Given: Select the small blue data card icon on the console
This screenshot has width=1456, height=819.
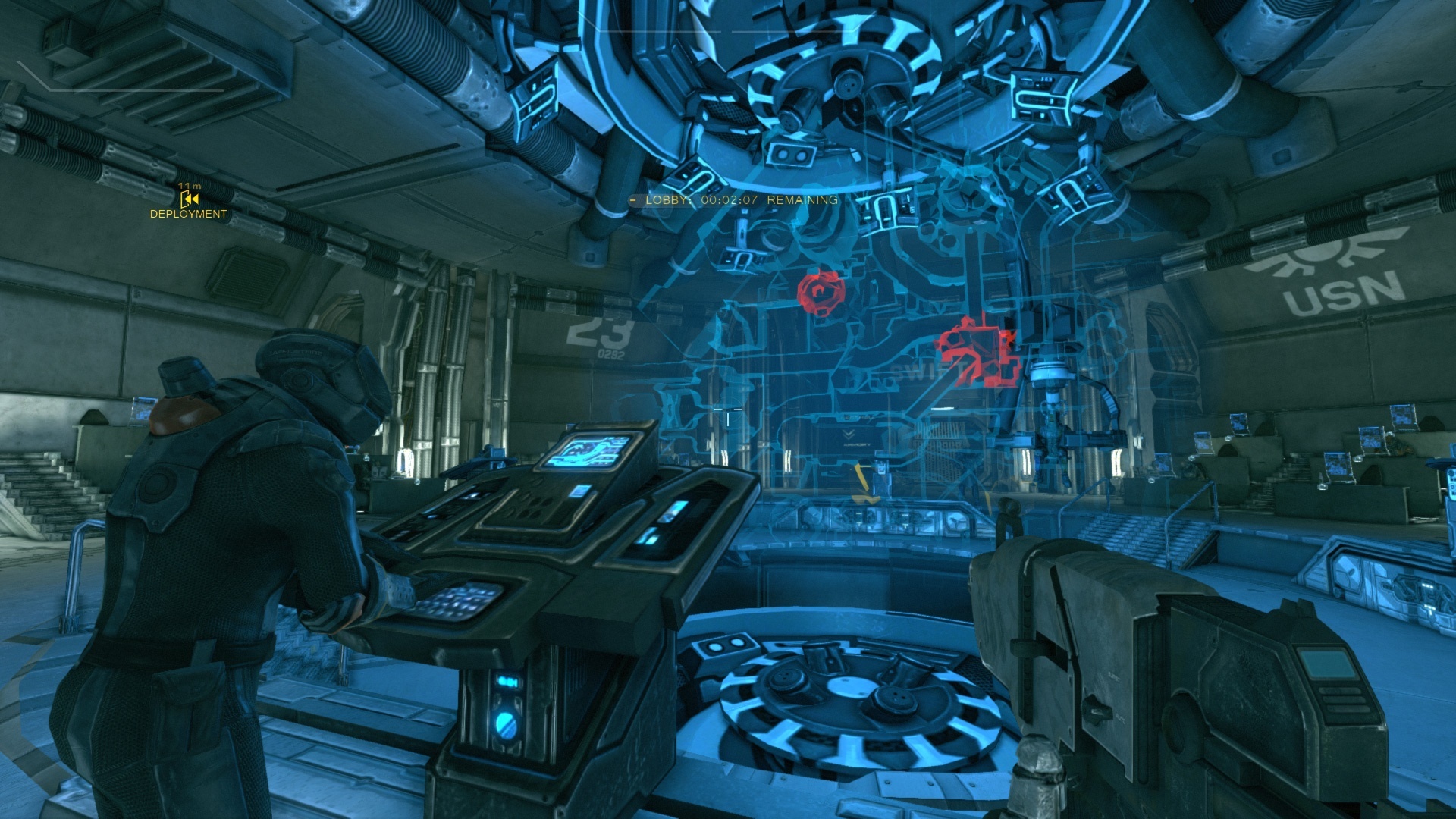Looking at the screenshot, I should tap(579, 489).
